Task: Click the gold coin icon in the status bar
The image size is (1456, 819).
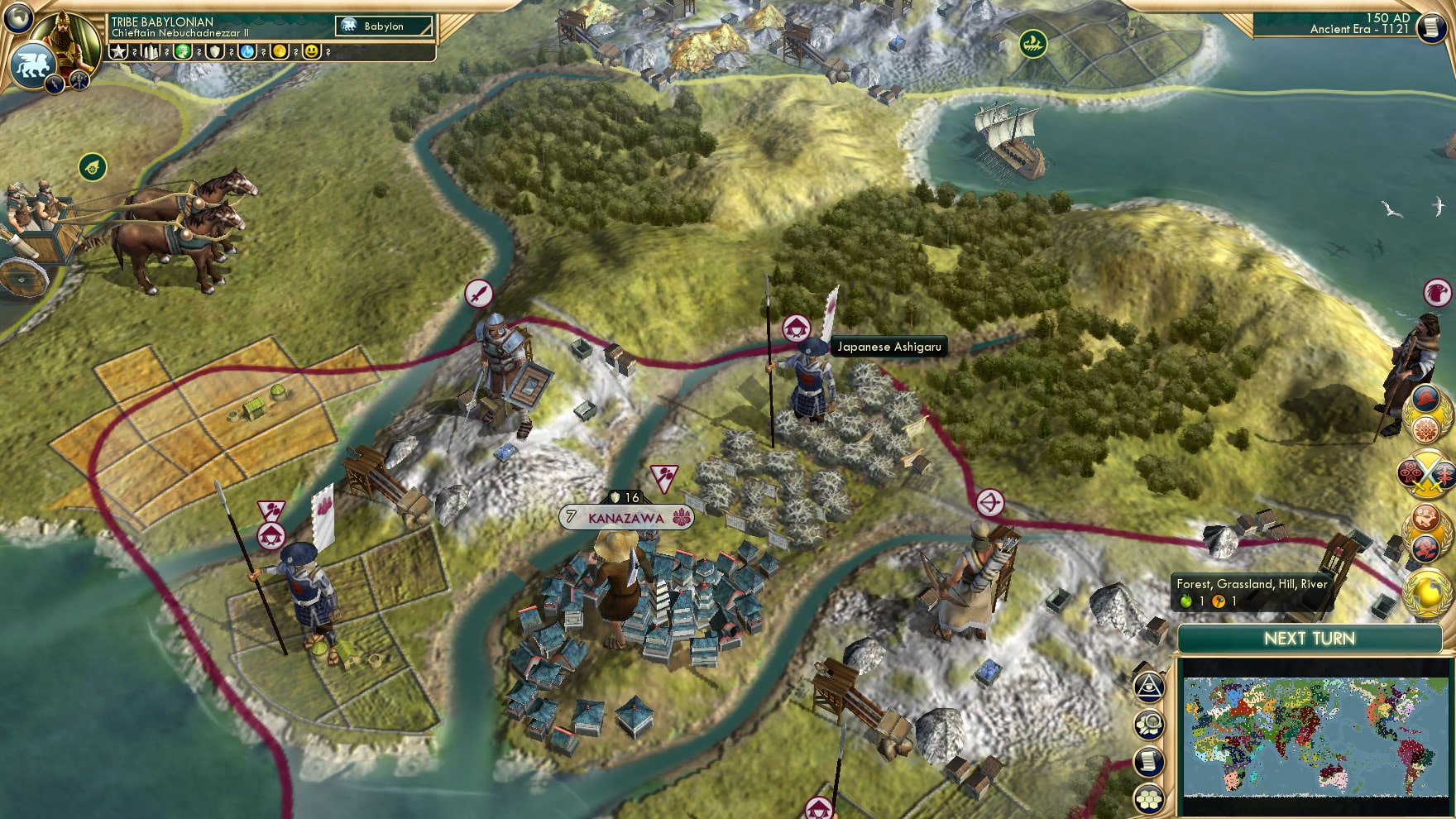Action: 281,51
